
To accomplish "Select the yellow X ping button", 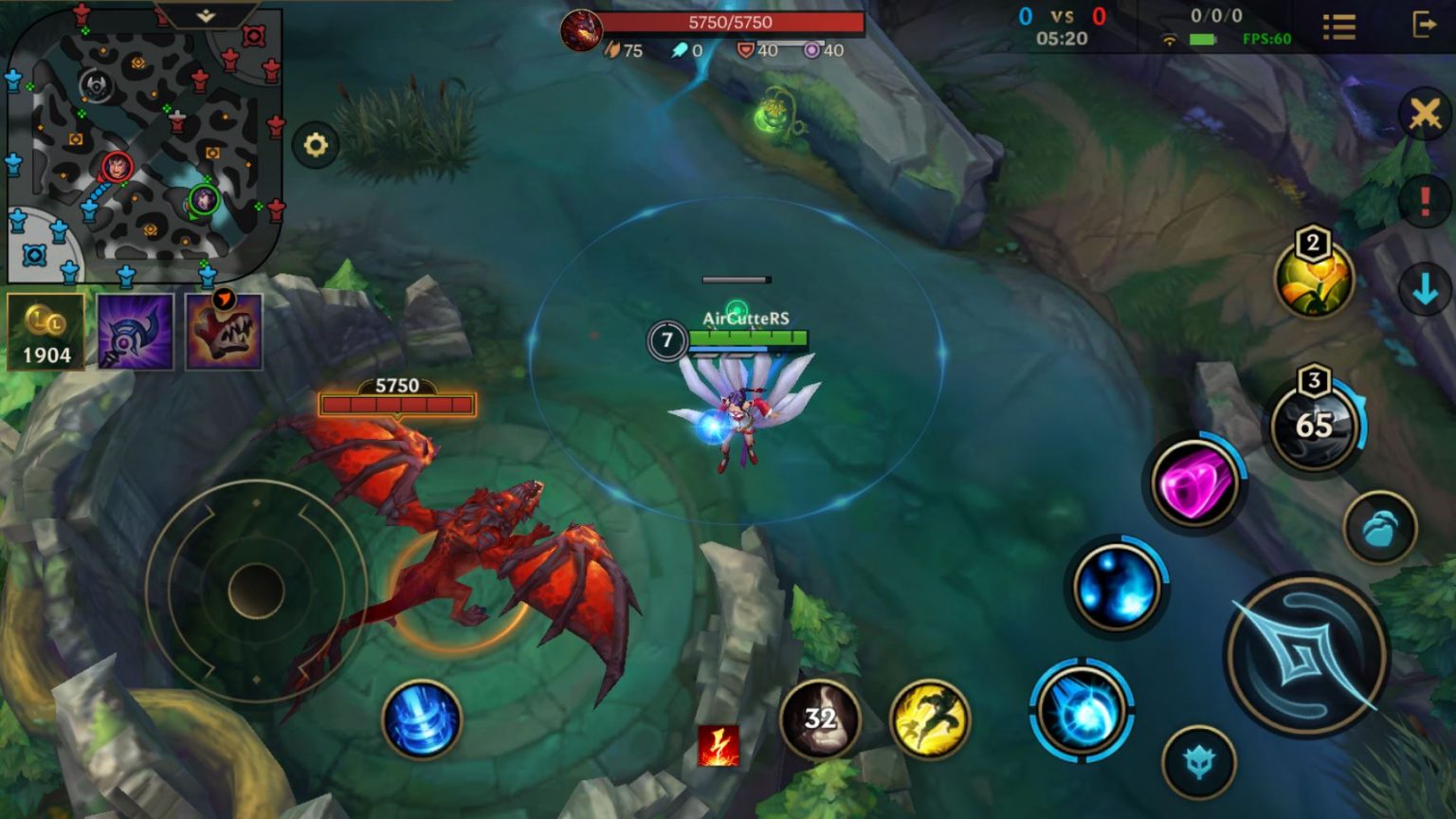I will coord(1425,115).
